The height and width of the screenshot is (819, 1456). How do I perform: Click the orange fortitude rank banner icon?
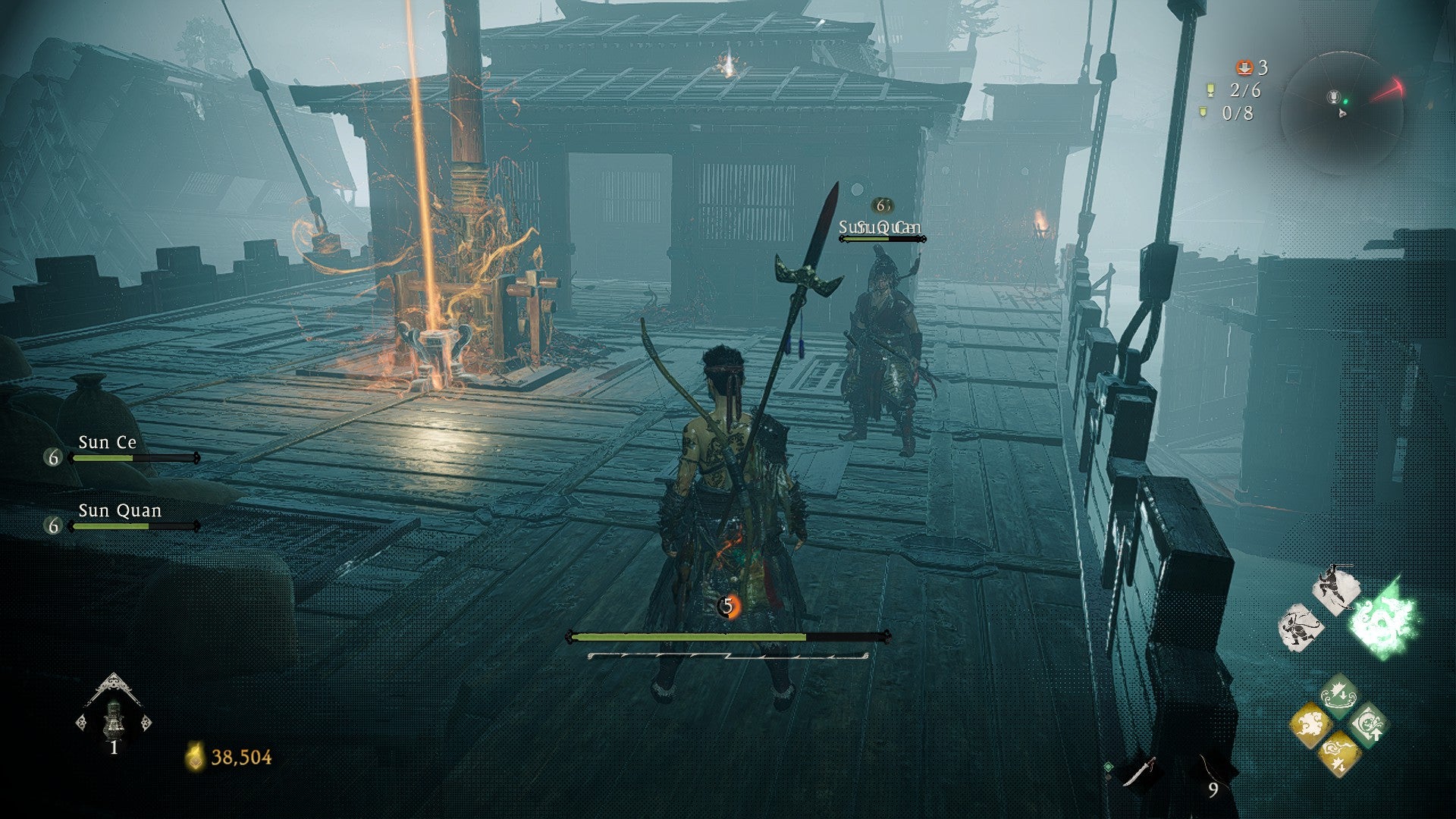(x=1244, y=67)
